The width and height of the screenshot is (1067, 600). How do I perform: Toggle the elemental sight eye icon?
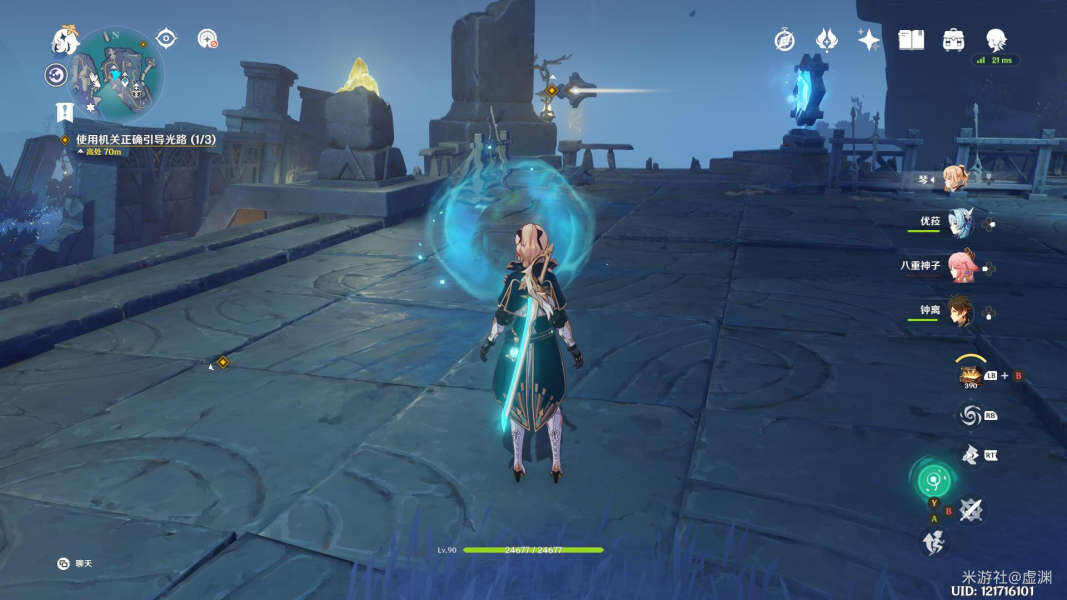tap(166, 39)
